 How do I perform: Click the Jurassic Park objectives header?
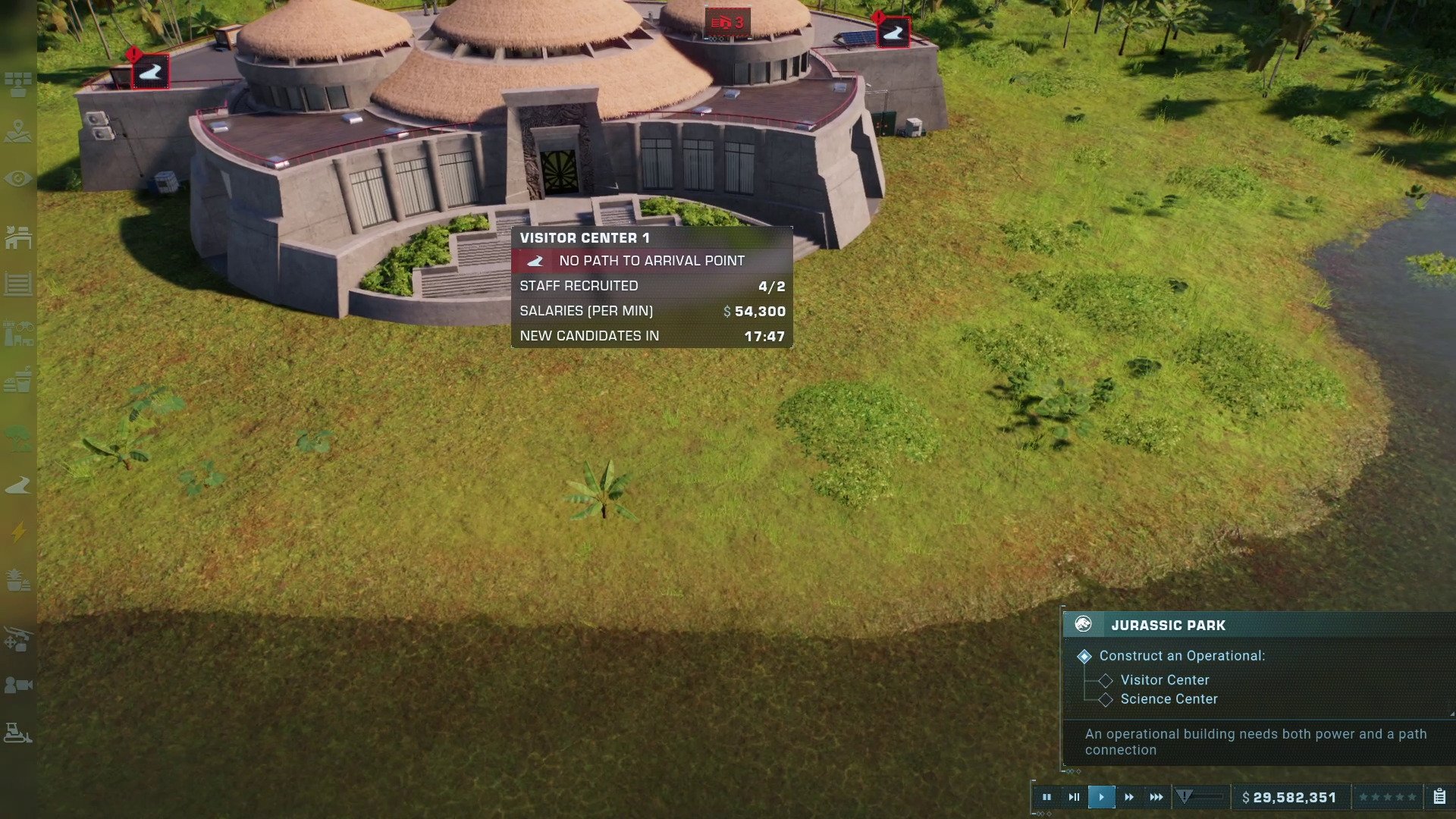[x=1168, y=626]
